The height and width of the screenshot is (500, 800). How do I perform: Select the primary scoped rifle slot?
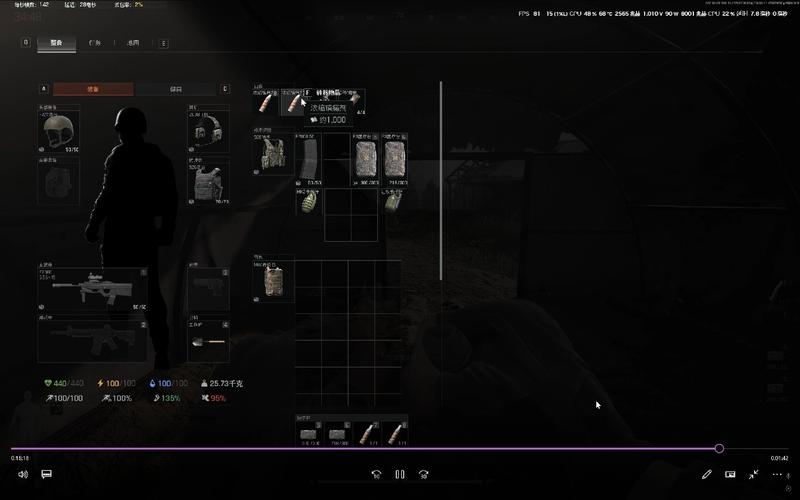tap(92, 290)
